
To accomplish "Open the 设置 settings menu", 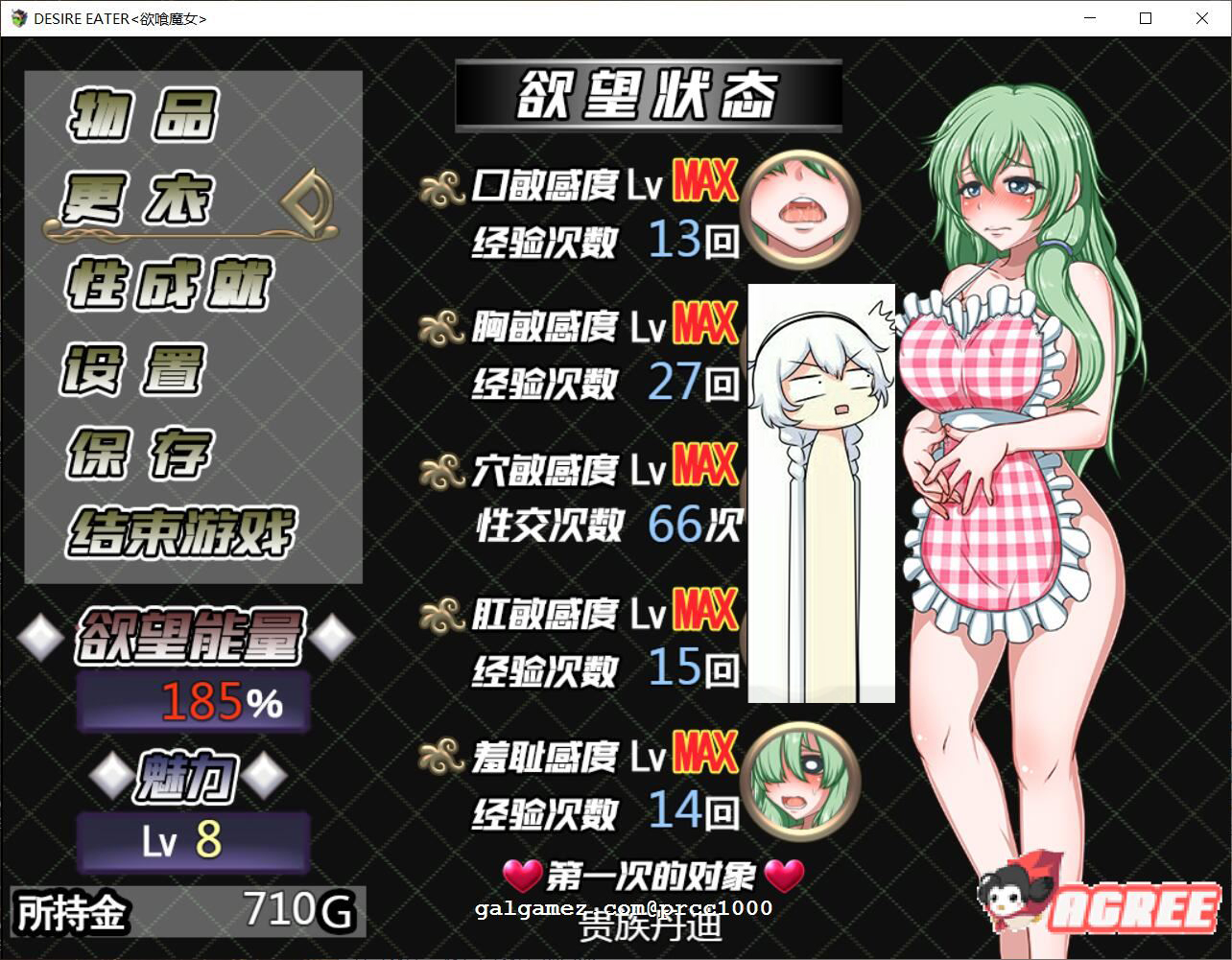I will [x=134, y=368].
